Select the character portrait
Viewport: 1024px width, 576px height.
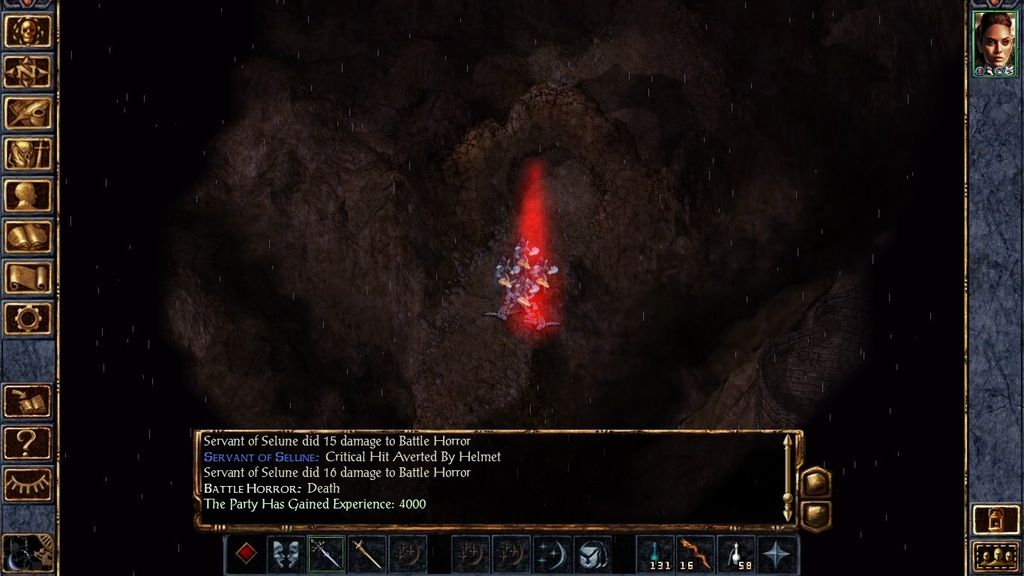point(994,42)
